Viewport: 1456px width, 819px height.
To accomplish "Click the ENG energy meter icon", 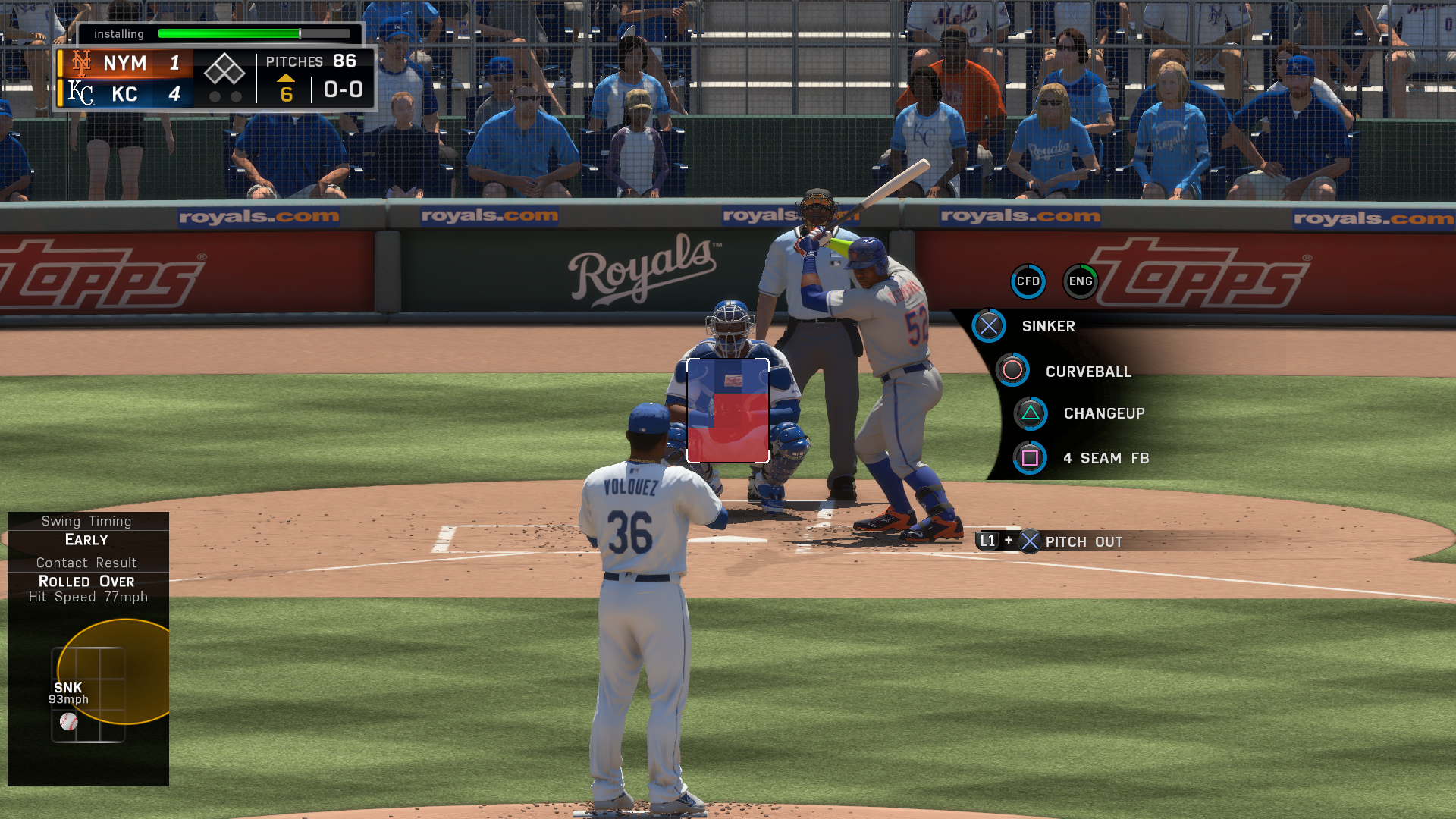I will coord(1080,281).
